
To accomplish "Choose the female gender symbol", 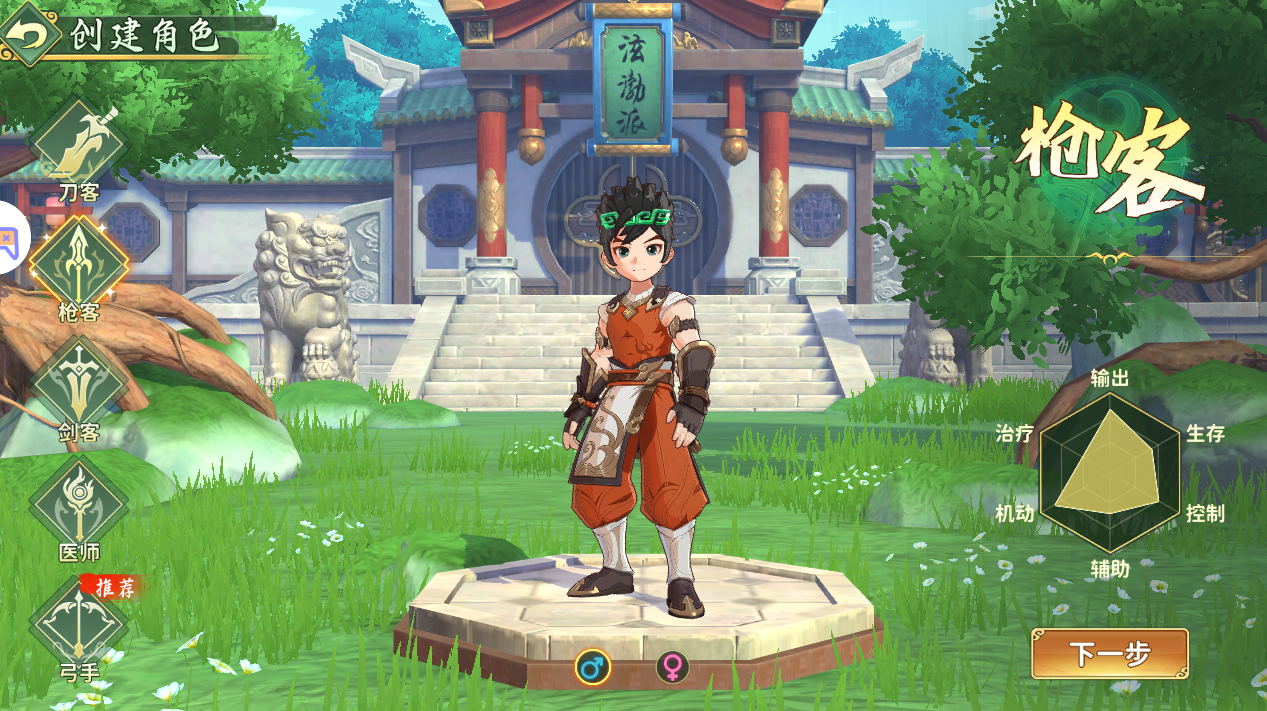I will (673, 666).
